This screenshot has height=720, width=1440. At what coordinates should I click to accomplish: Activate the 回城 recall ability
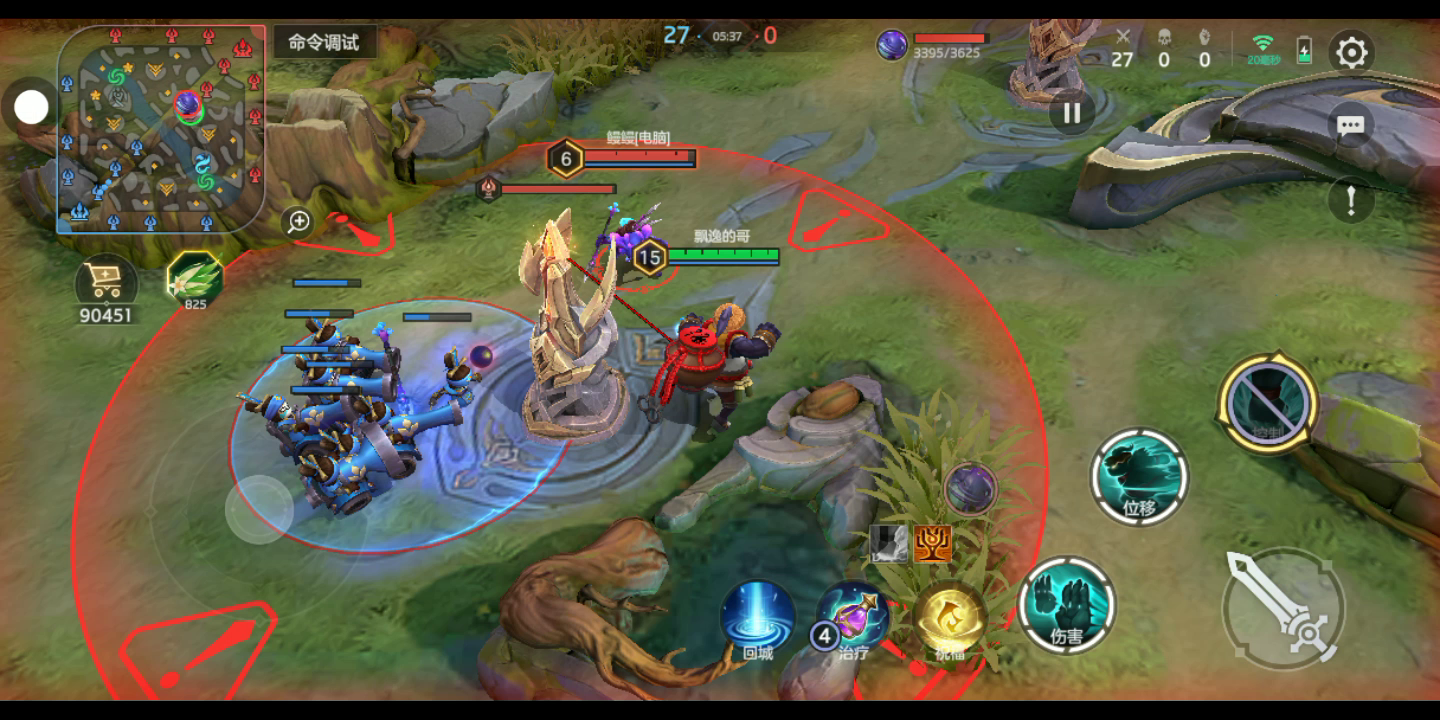click(x=758, y=615)
